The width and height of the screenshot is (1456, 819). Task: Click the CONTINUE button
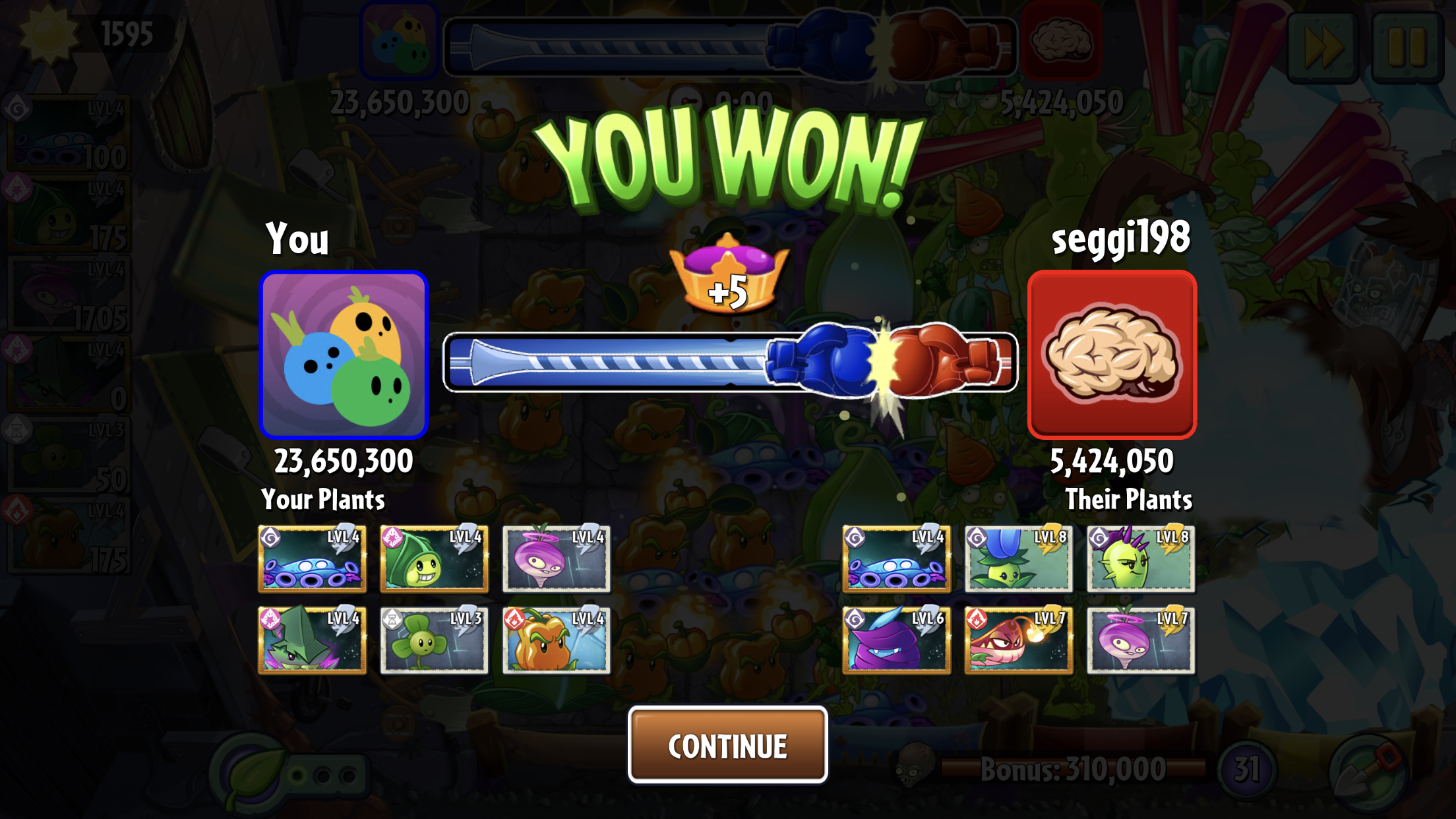pyautogui.click(x=727, y=745)
